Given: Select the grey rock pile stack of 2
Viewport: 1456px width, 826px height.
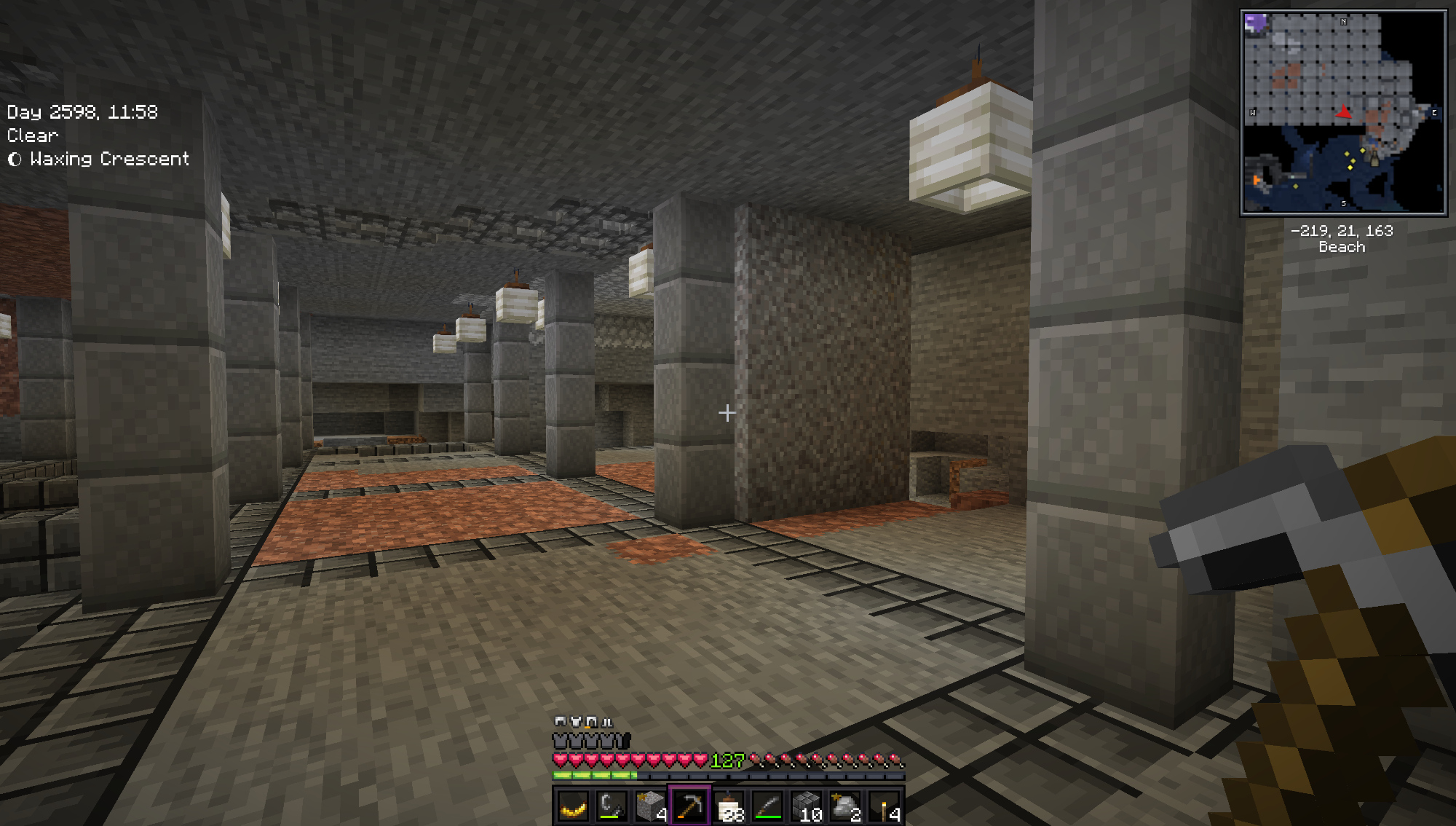Looking at the screenshot, I should pos(846,806).
